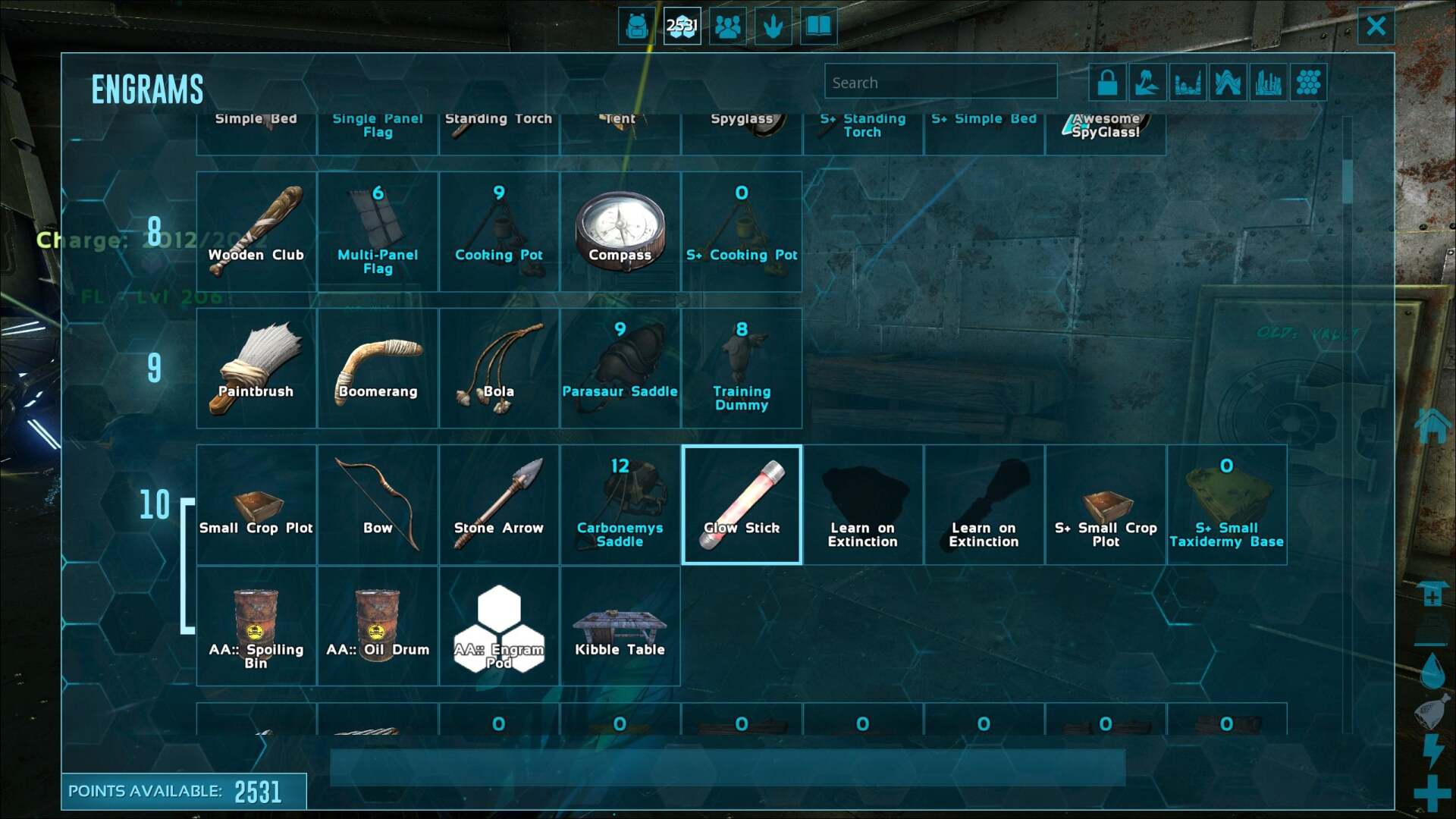
Task: Open the survivor notes book tab
Action: pos(818,27)
